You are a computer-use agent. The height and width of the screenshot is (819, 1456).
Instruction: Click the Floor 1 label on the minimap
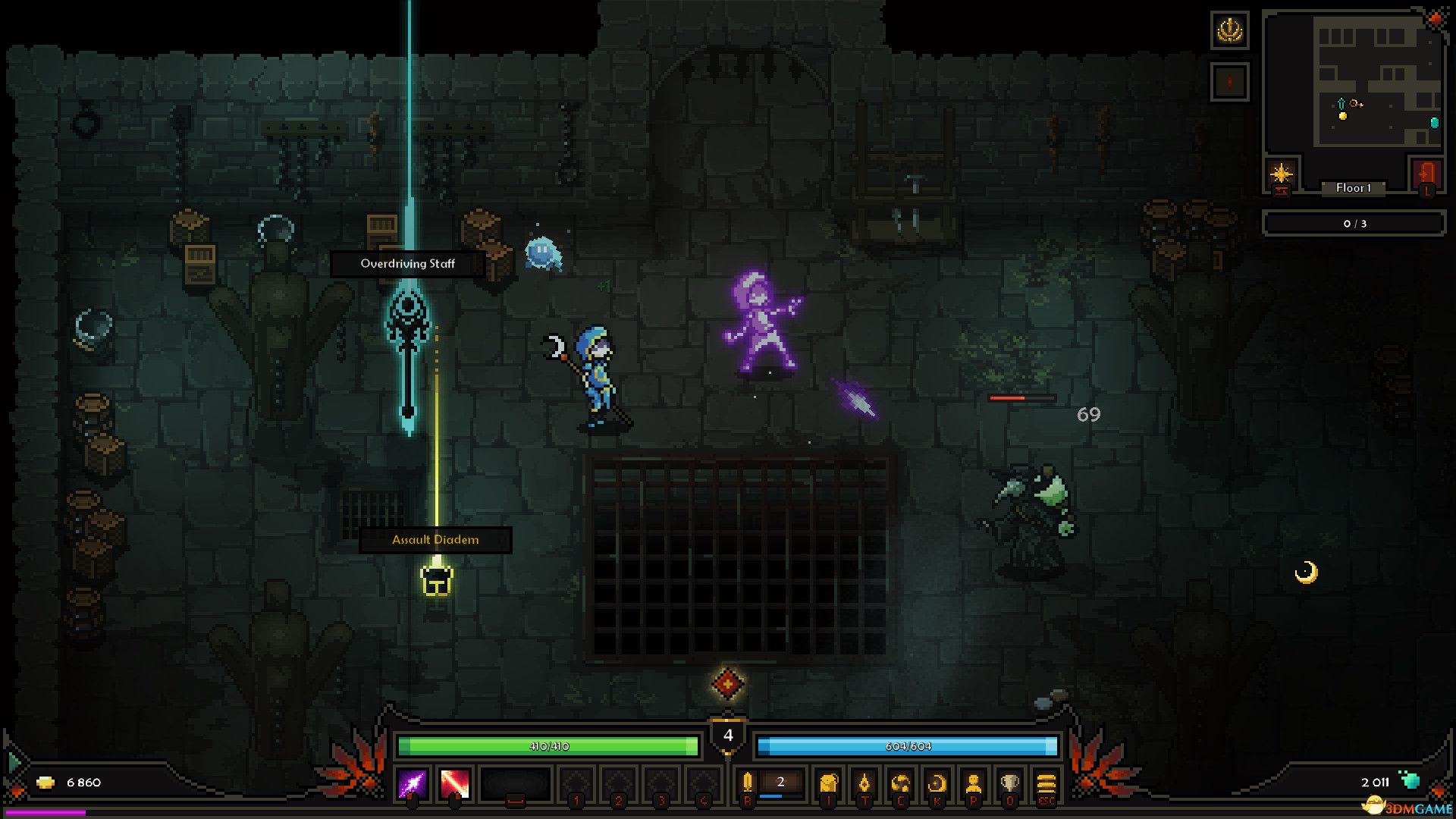tap(1355, 189)
